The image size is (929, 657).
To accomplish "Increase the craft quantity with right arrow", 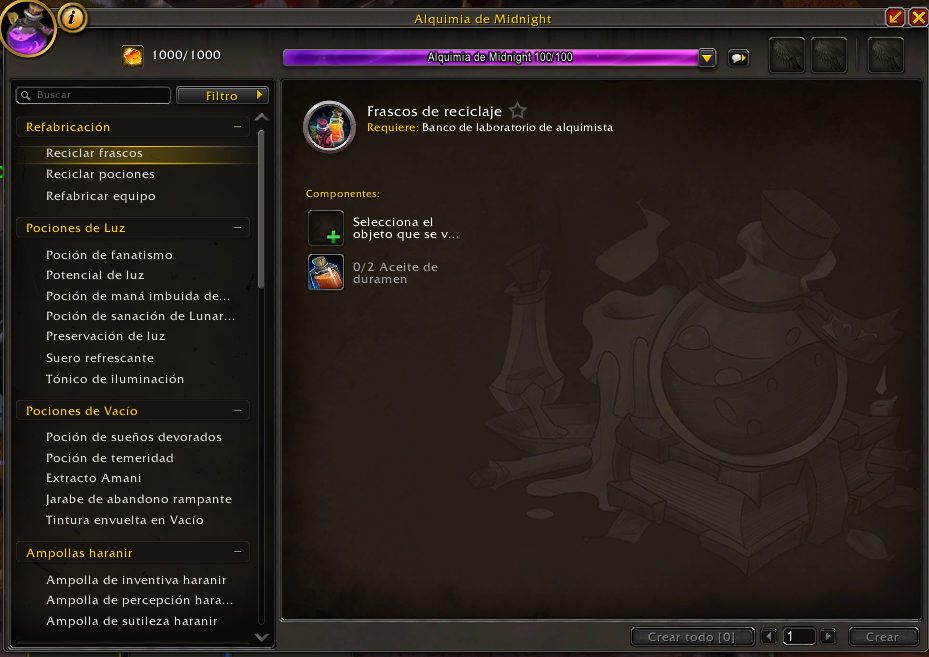I will click(x=827, y=636).
